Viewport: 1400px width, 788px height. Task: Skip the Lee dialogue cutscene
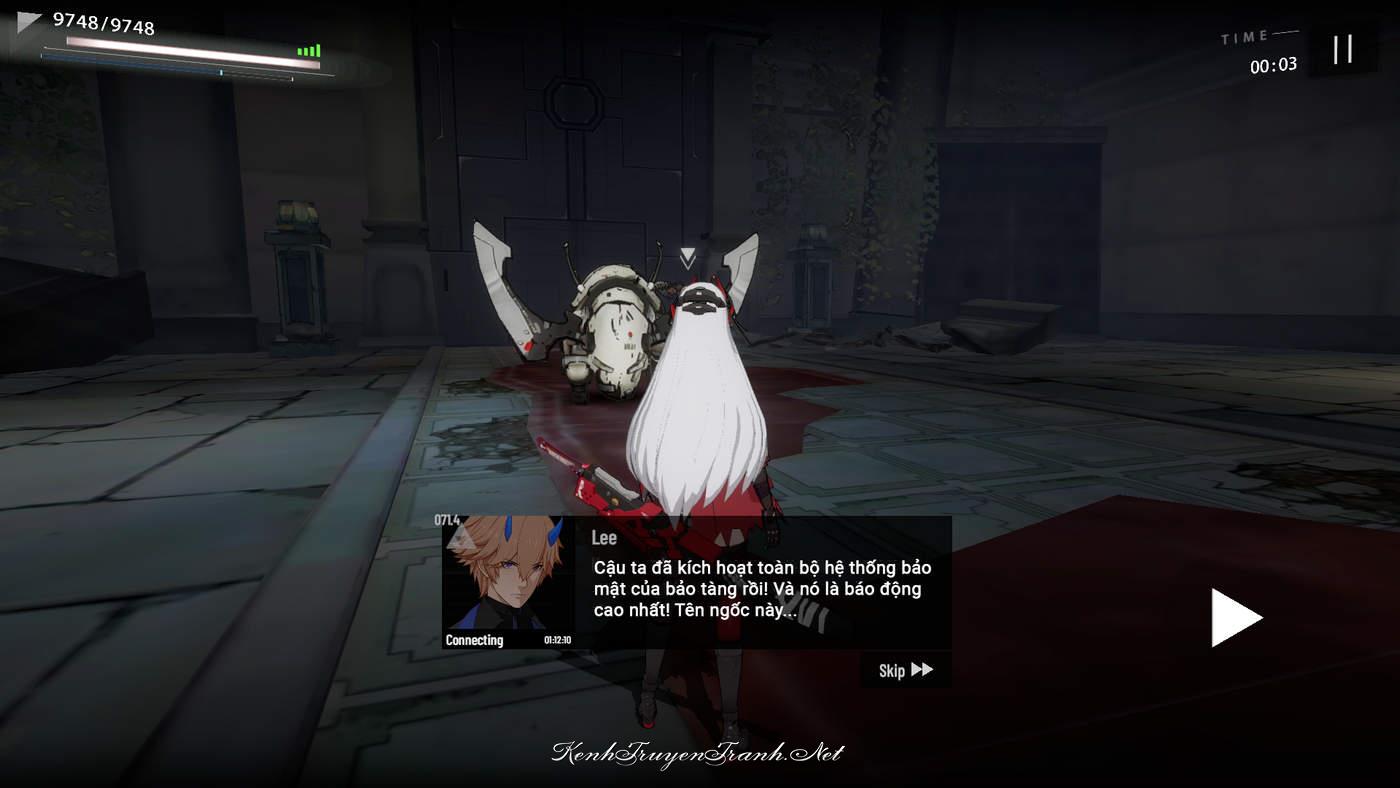click(x=906, y=670)
